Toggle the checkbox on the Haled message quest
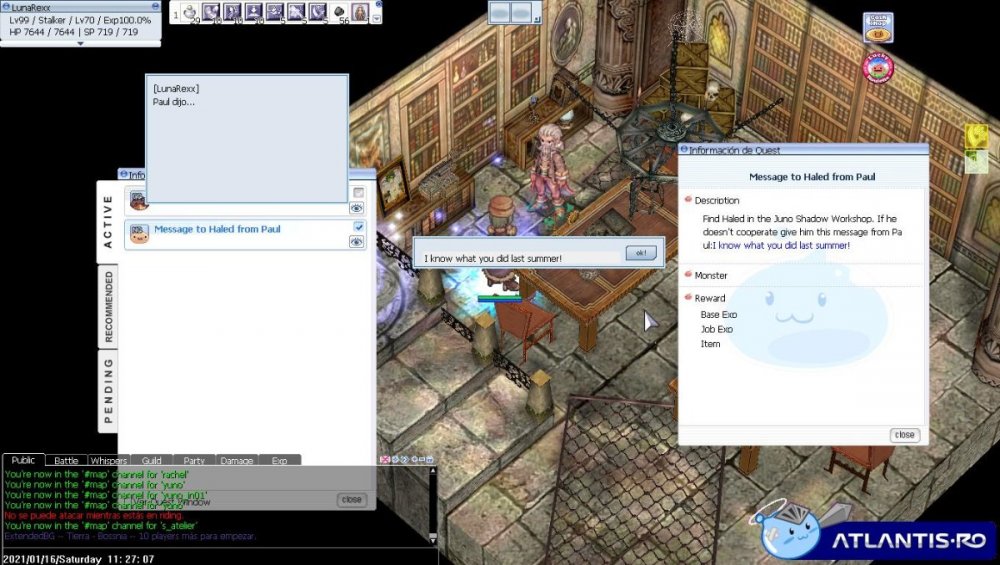 pyautogui.click(x=358, y=228)
